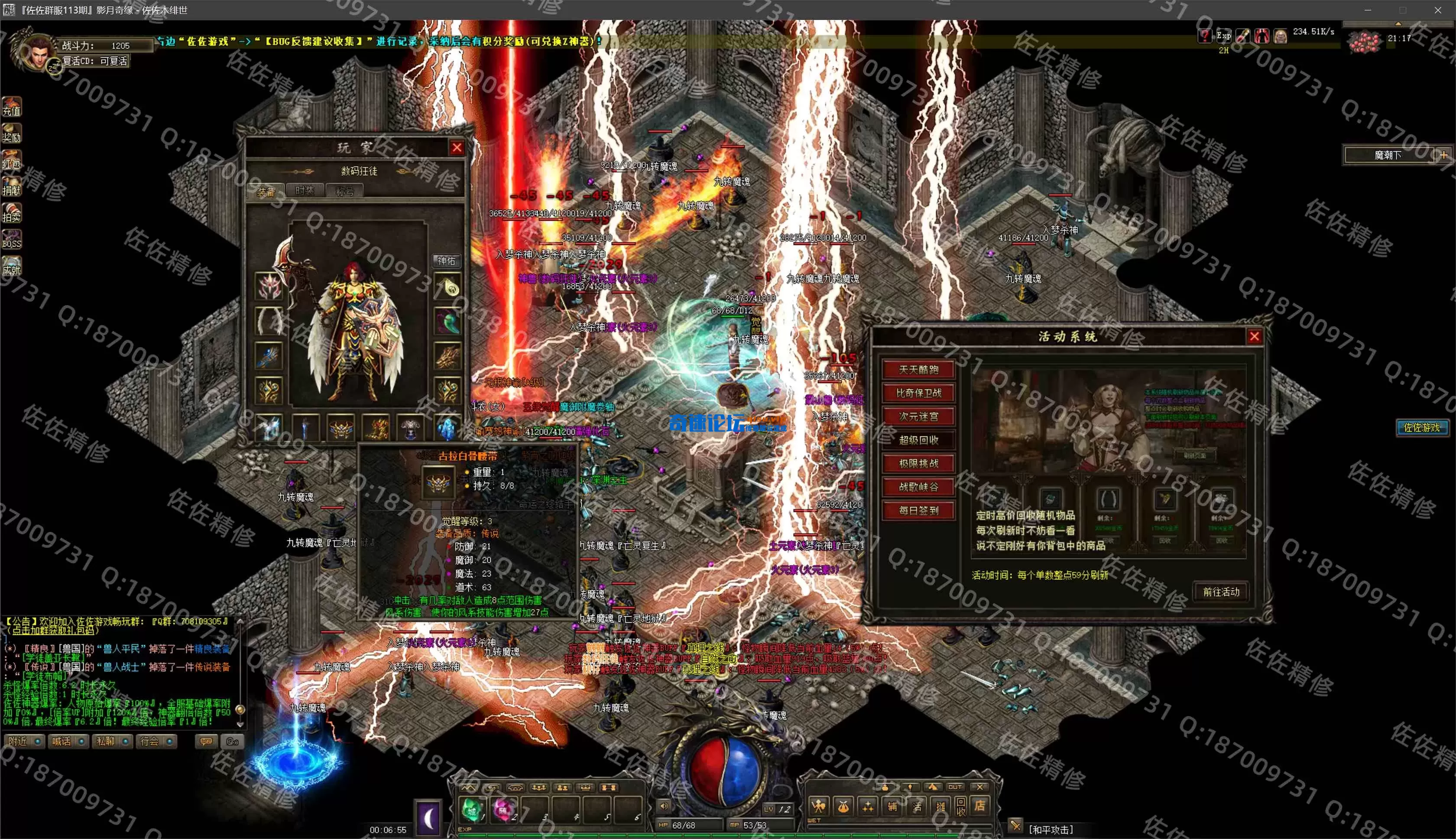Open the 店 shop button
The width and height of the screenshot is (1456, 839).
[x=979, y=806]
